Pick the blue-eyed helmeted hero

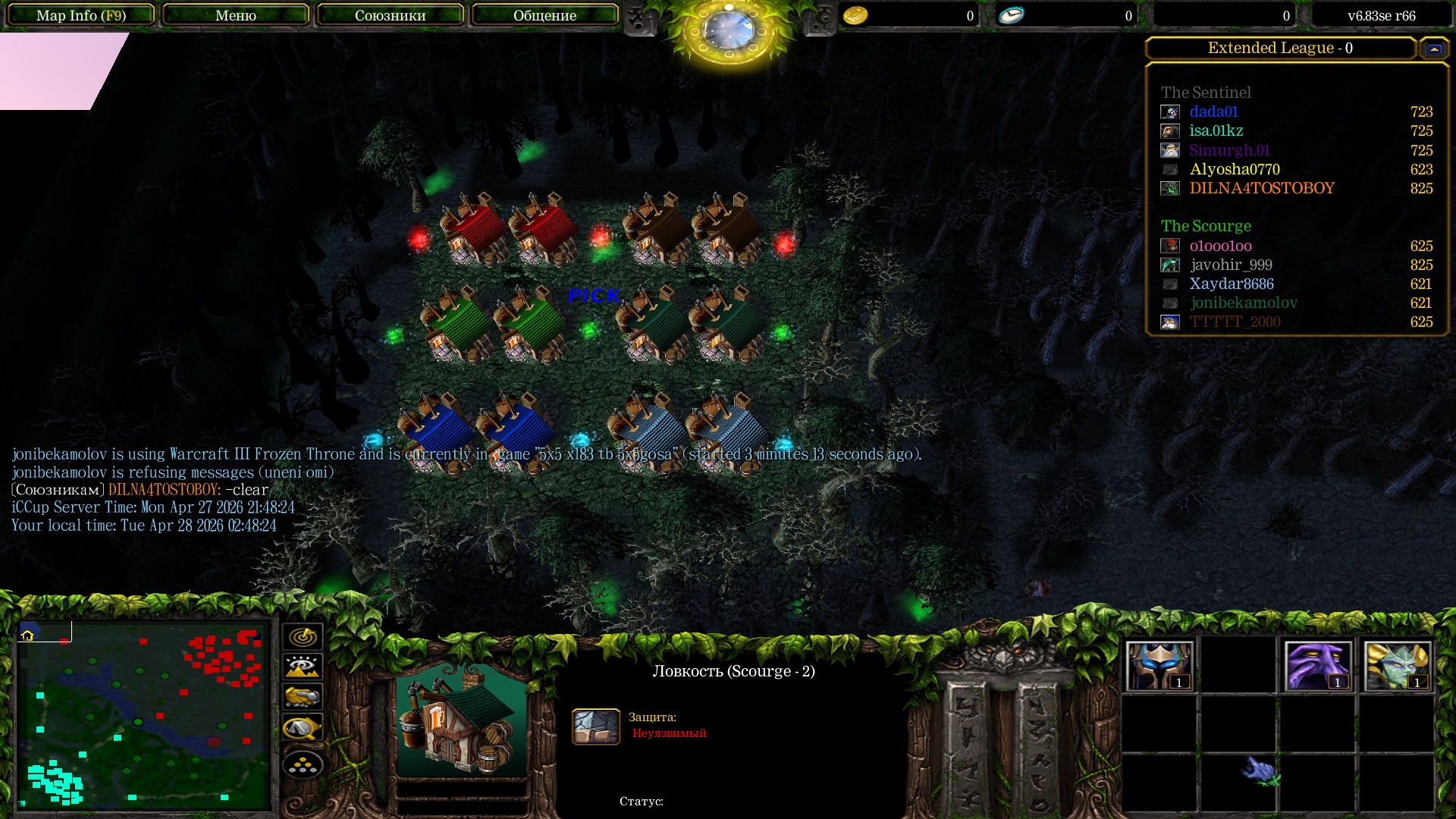click(1159, 666)
